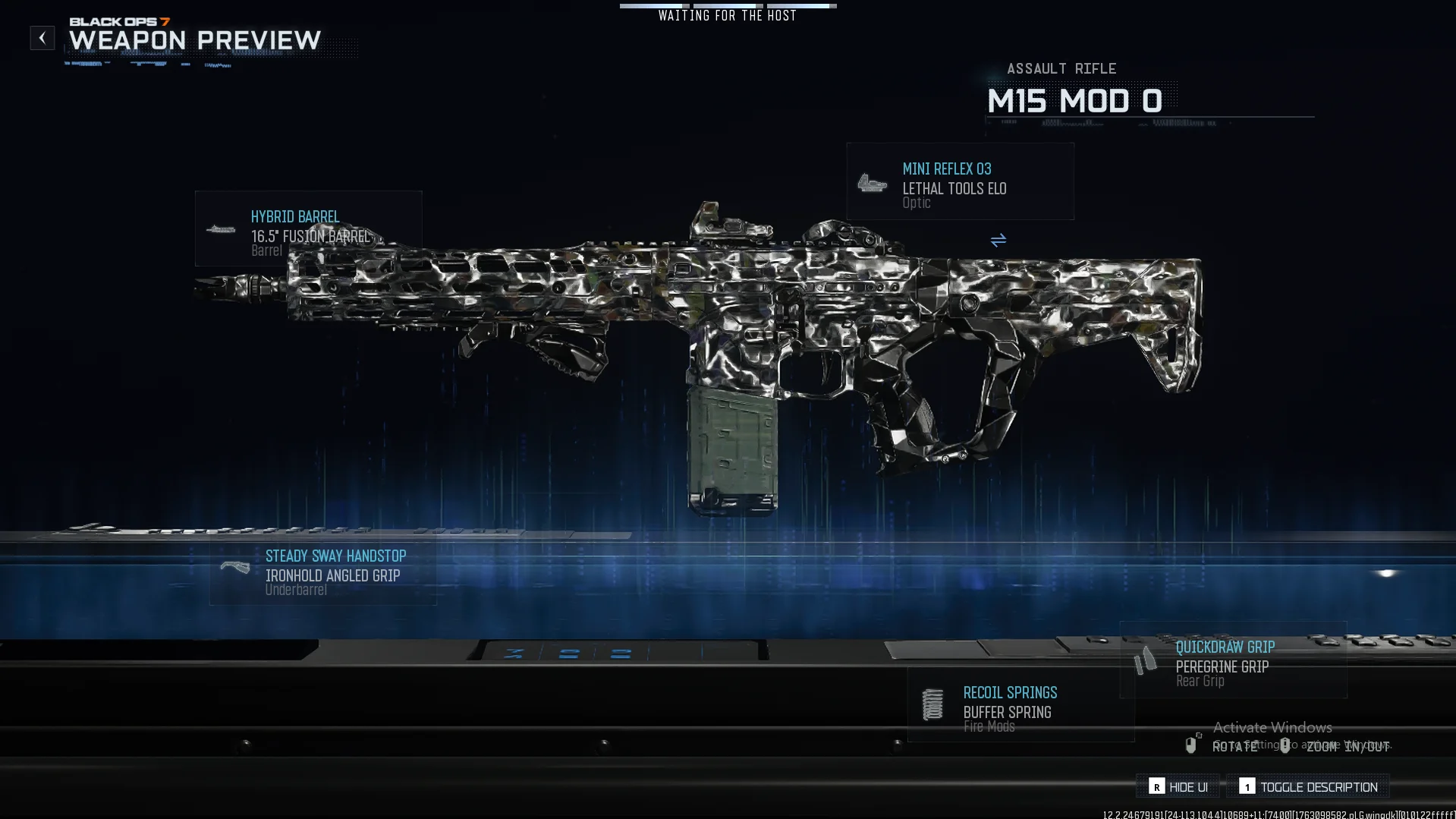The height and width of the screenshot is (819, 1456).
Task: Click the Waiting For The Host progress bar
Action: (x=727, y=5)
